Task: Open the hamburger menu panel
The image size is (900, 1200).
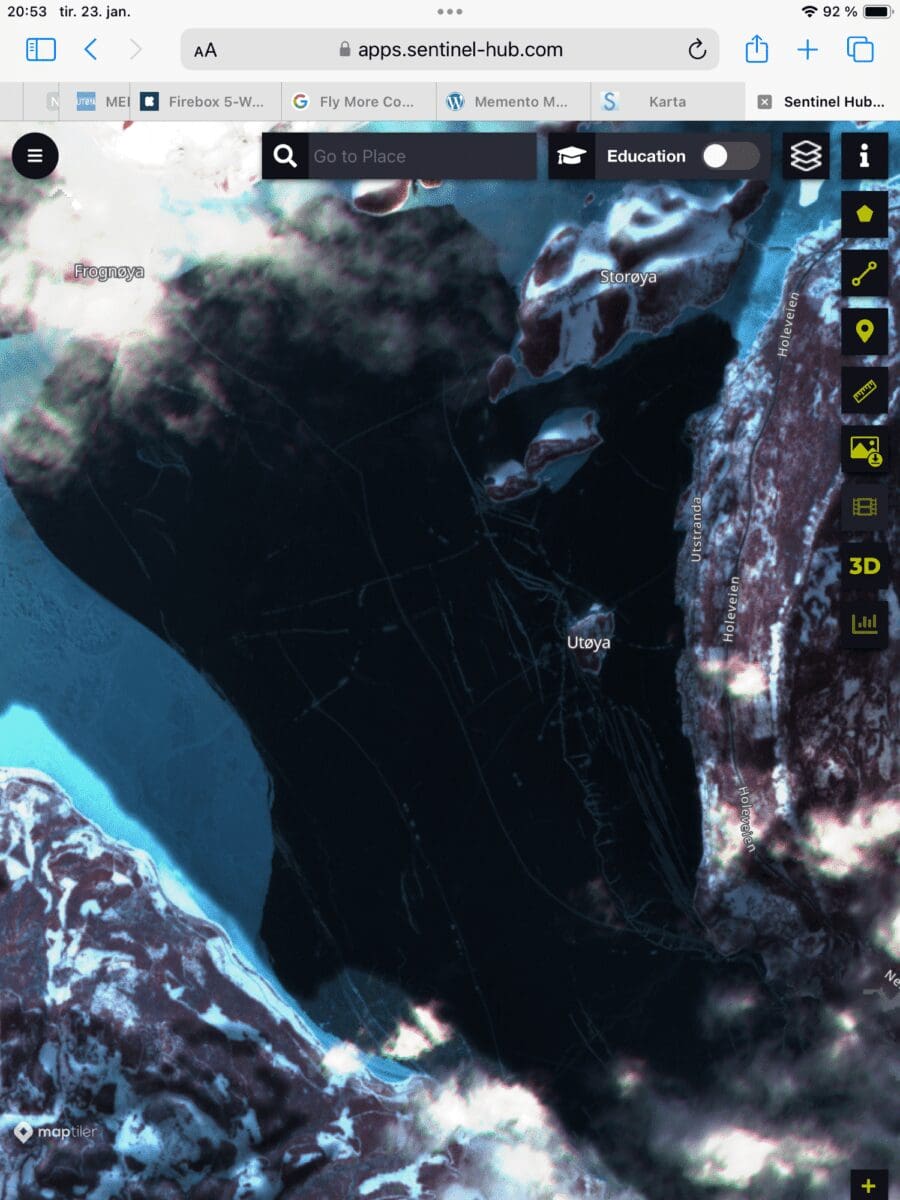Action: 35,156
